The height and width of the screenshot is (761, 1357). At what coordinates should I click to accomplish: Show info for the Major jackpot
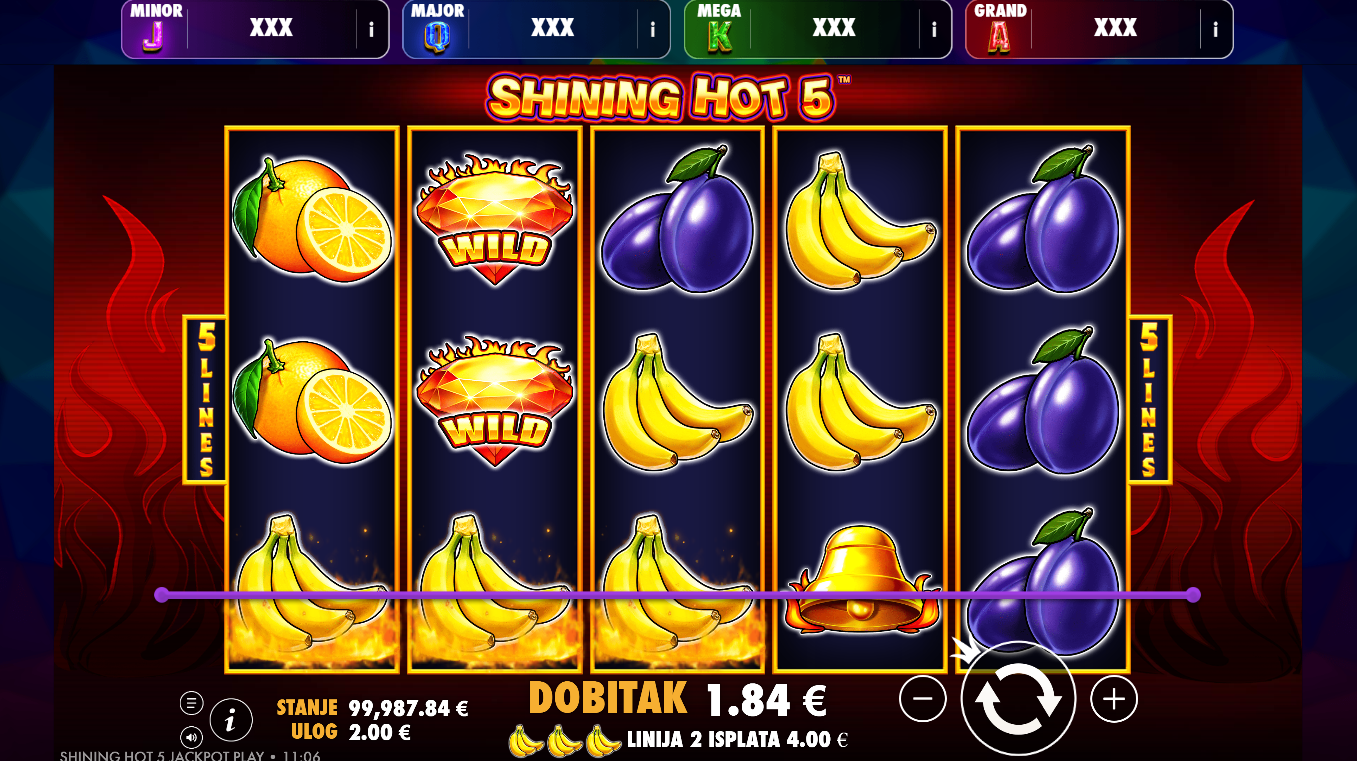(653, 29)
